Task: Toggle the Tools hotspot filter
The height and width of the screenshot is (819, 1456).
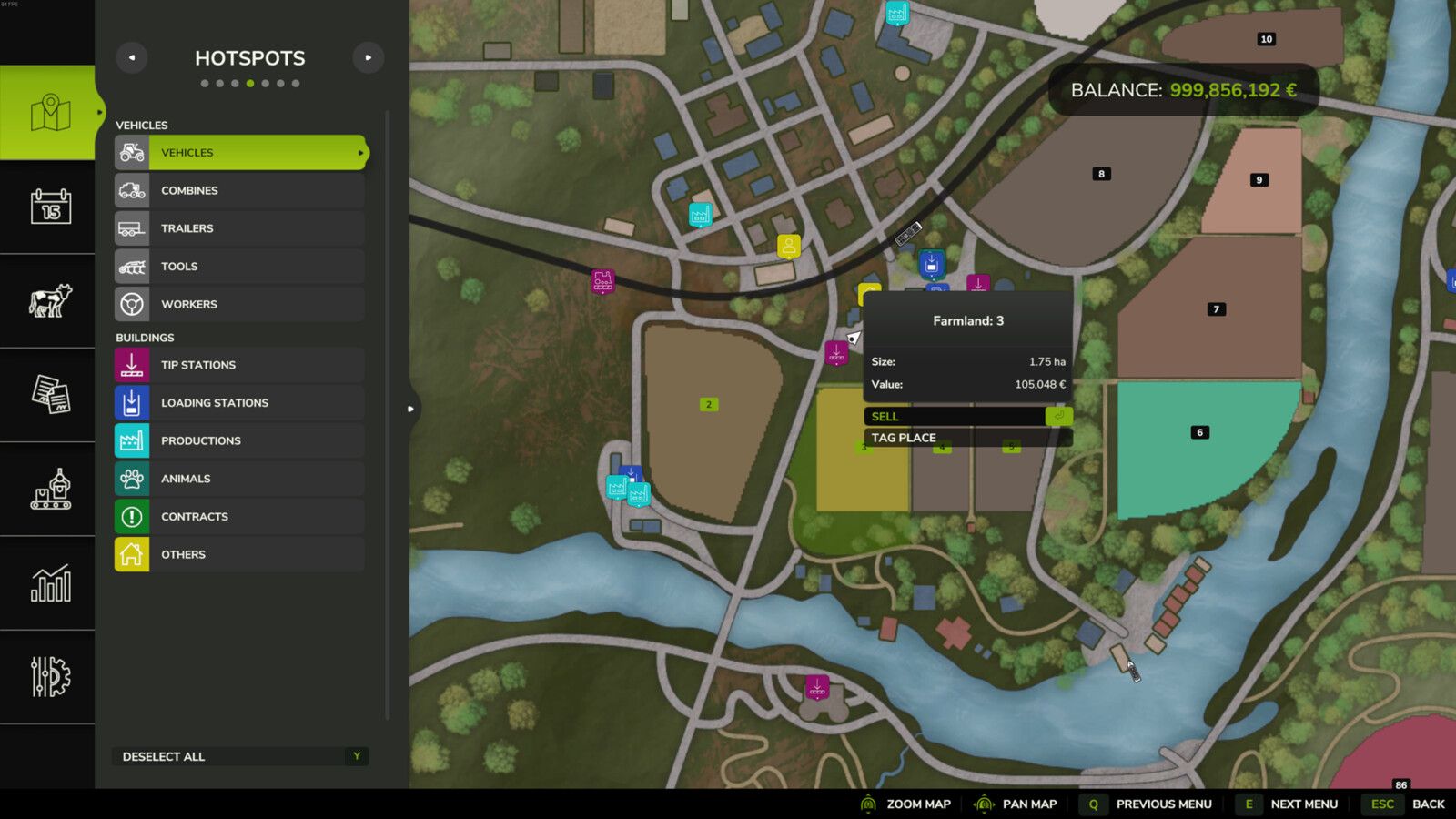Action: 240,267
